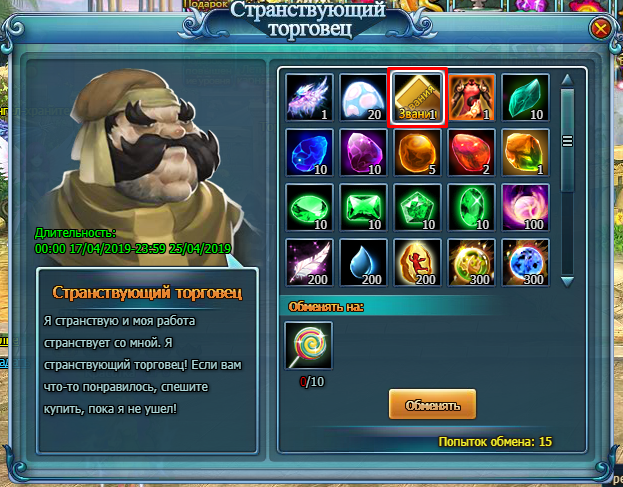The width and height of the screenshot is (623, 487).
Task: Choose the spotted egg item
Action: pyautogui.click(x=363, y=96)
